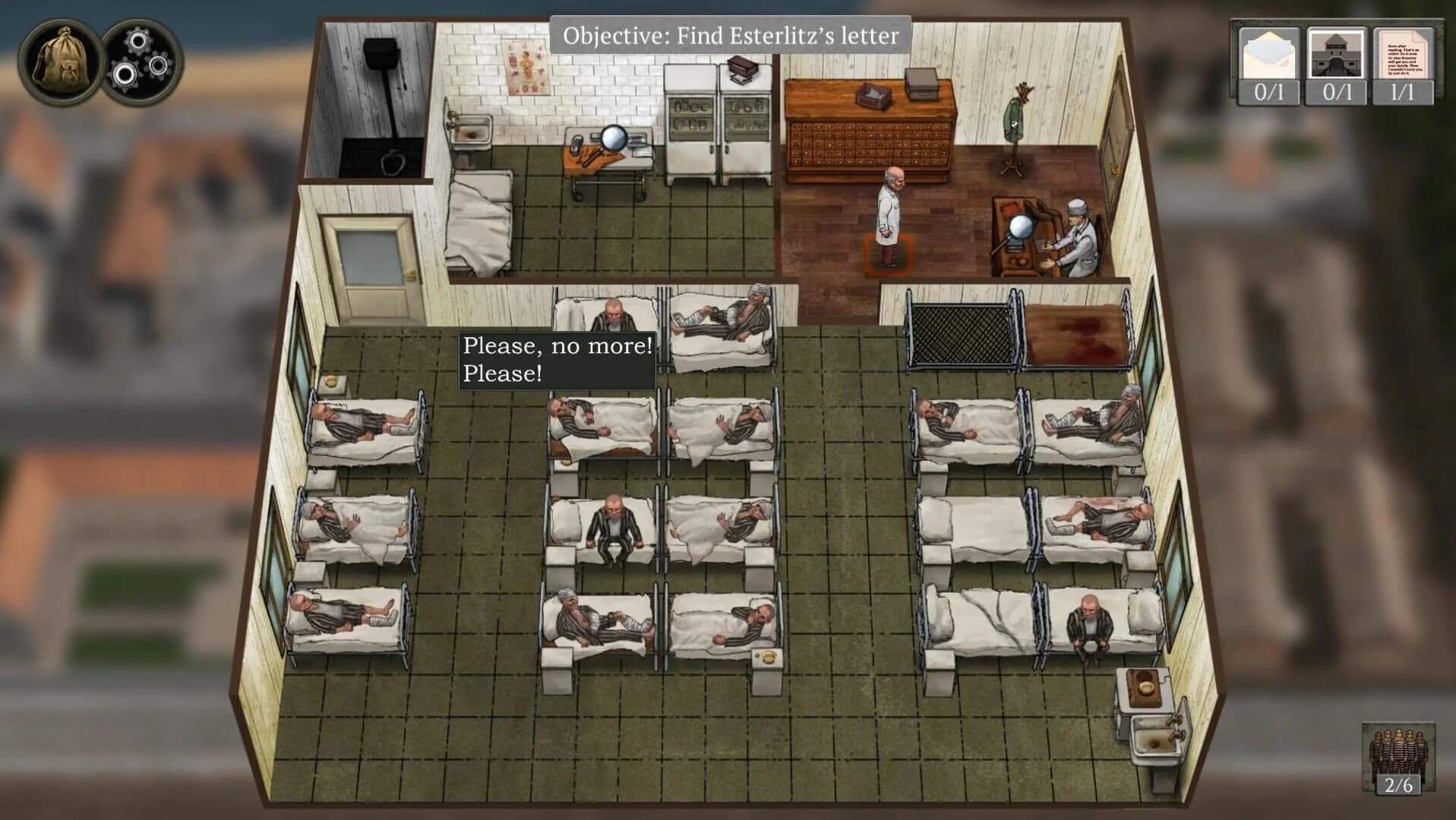The image size is (1456, 820).
Task: Click the prisoner sitting upright on his bunk
Action: click(x=615, y=524)
